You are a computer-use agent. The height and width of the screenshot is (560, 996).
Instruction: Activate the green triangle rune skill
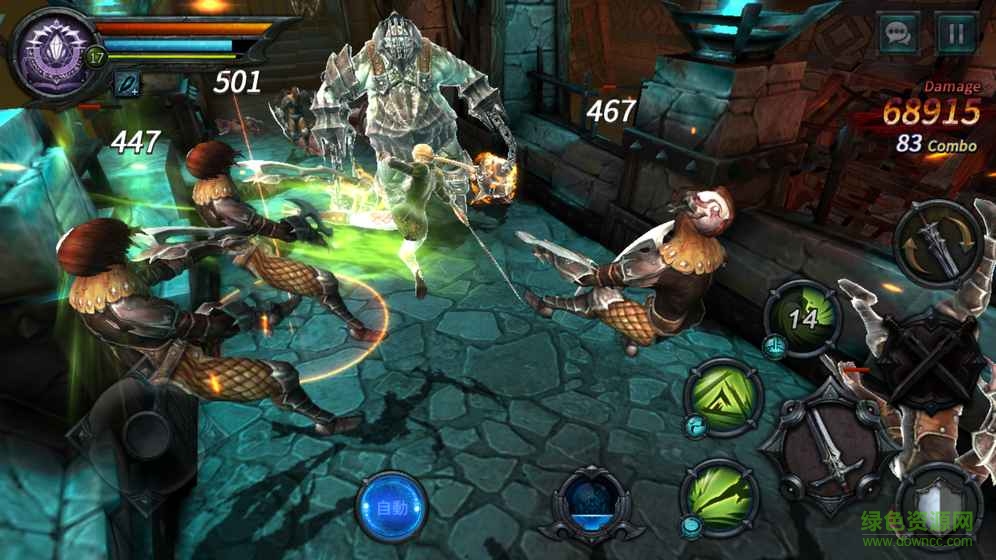[x=723, y=396]
